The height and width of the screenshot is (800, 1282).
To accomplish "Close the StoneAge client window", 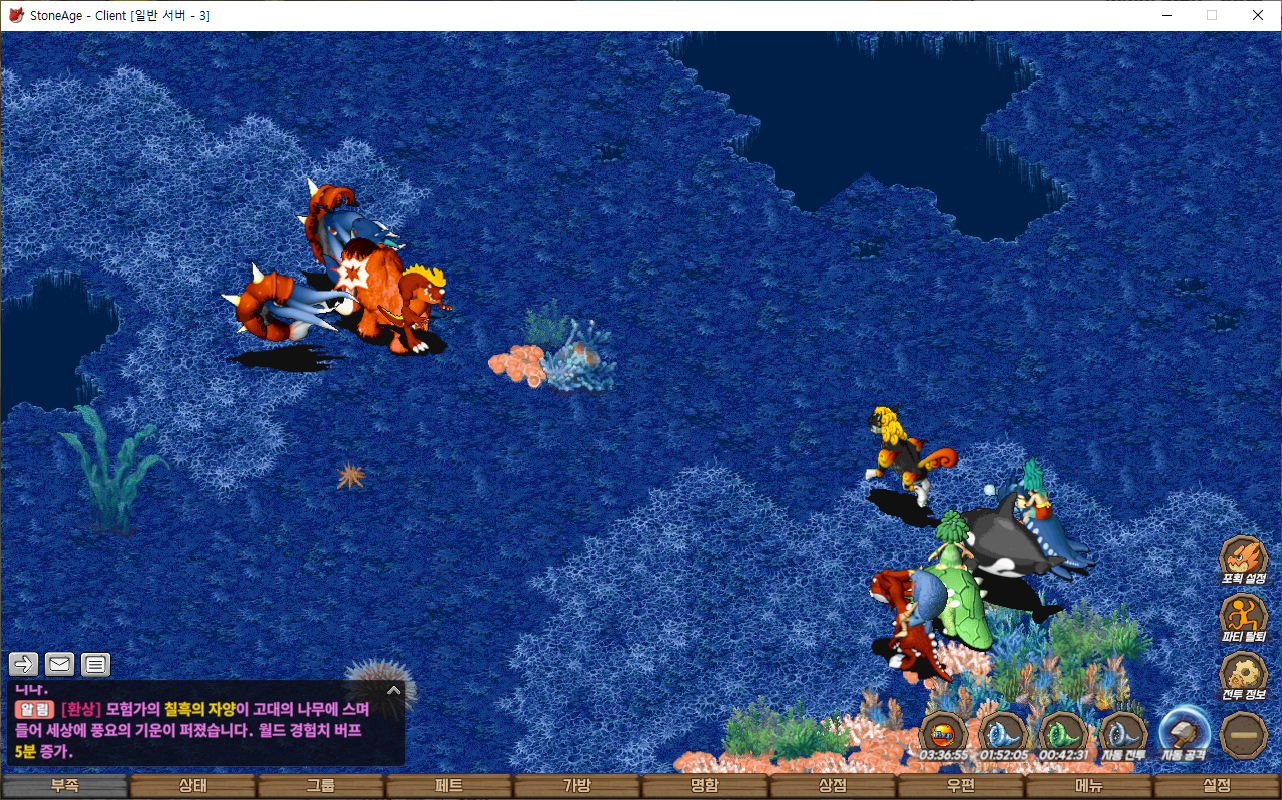I will click(1258, 15).
